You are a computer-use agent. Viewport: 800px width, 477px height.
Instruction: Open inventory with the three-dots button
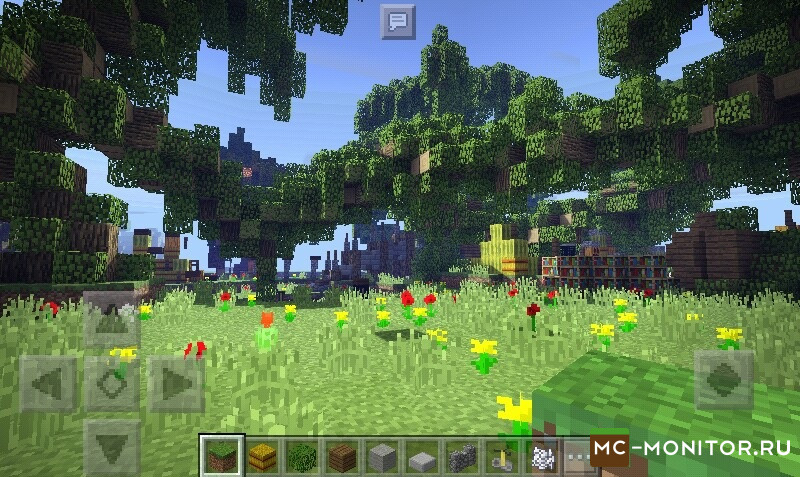[x=576, y=457]
